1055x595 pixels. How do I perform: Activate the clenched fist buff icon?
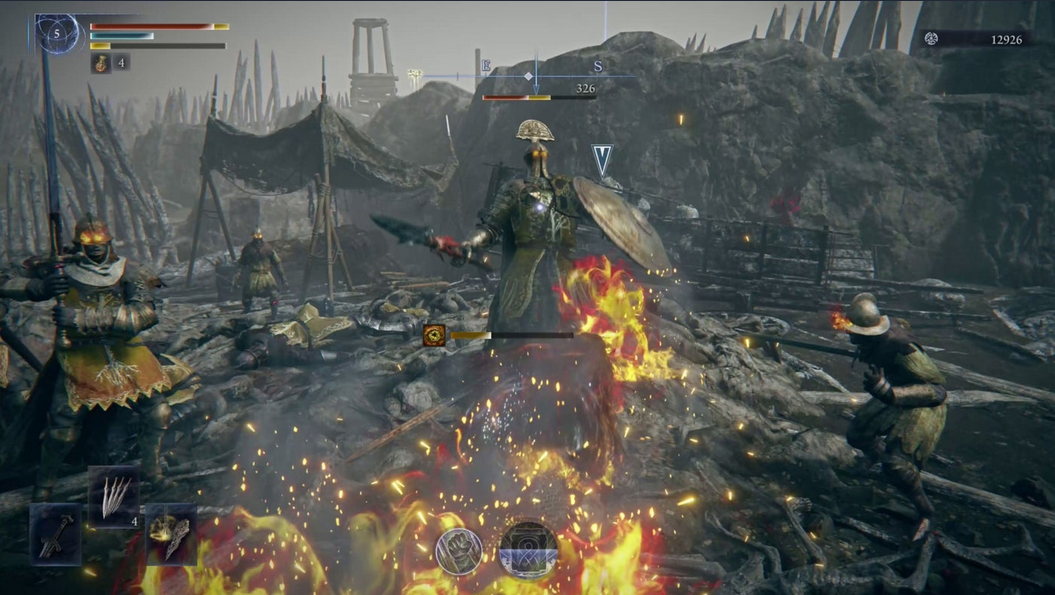pyautogui.click(x=459, y=551)
